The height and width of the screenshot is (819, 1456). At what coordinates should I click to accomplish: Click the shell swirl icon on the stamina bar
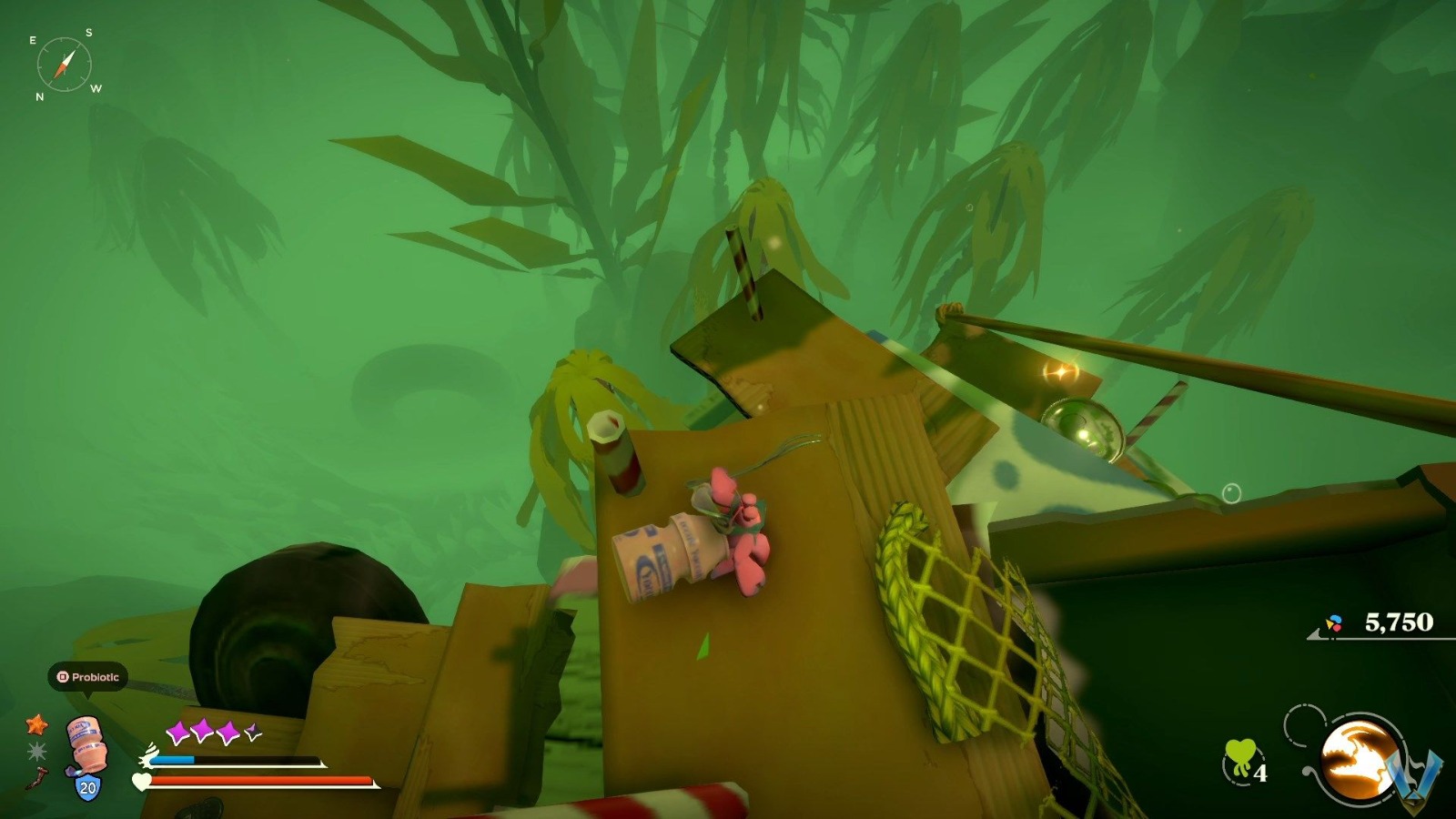[149, 756]
